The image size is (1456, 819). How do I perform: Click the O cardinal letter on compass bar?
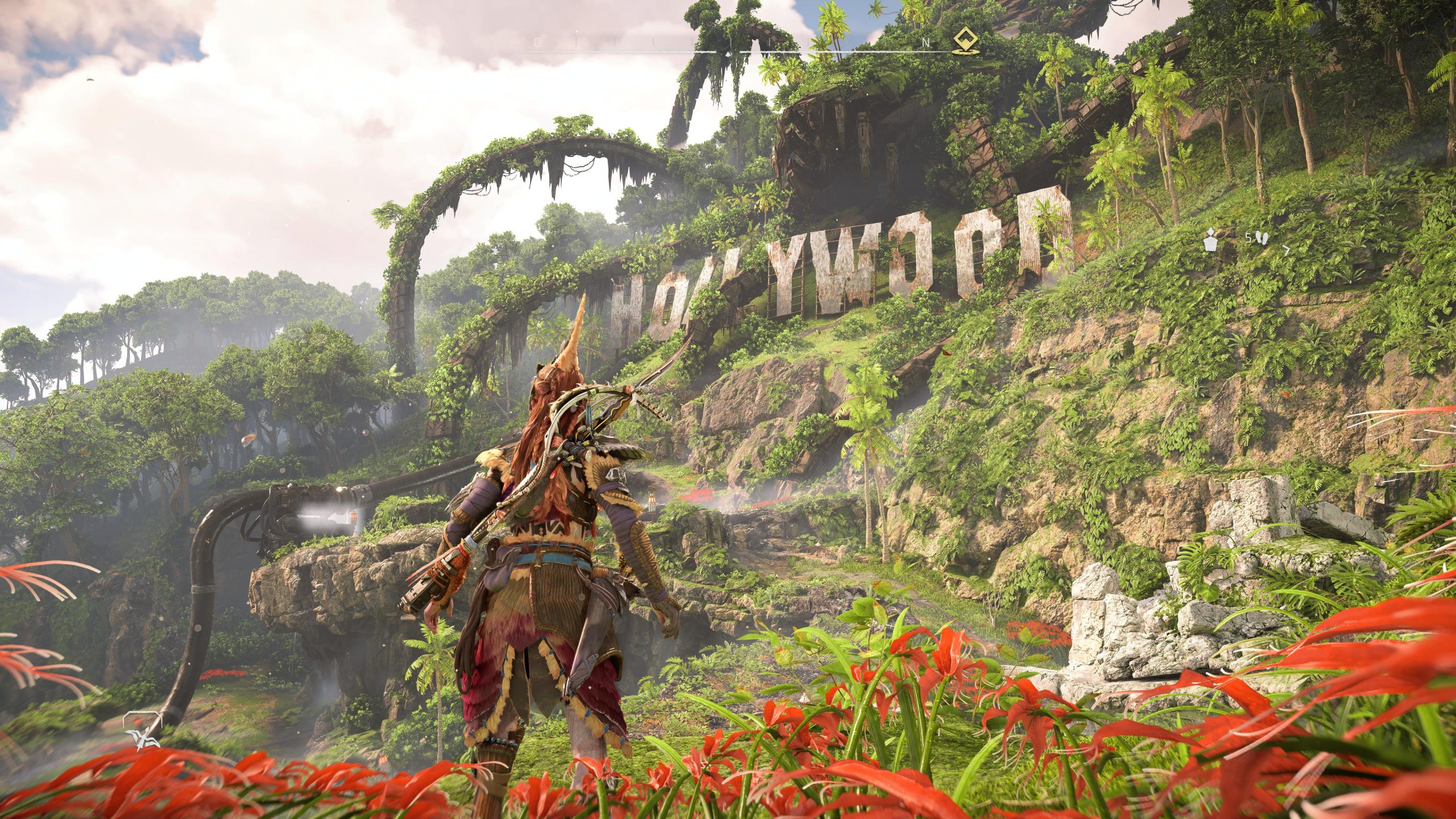537,42
